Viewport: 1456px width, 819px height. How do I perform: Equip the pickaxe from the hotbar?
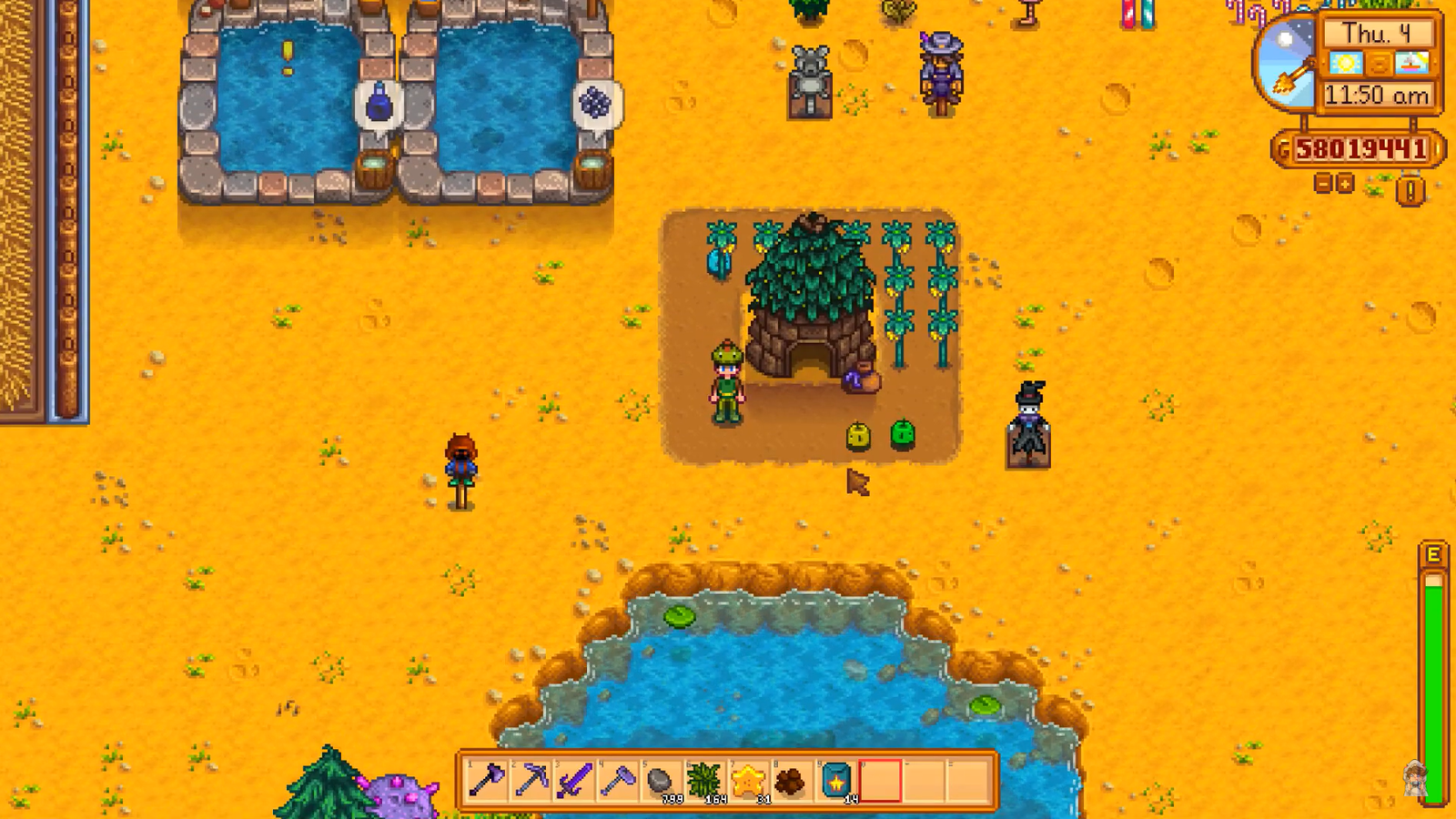pos(531,779)
